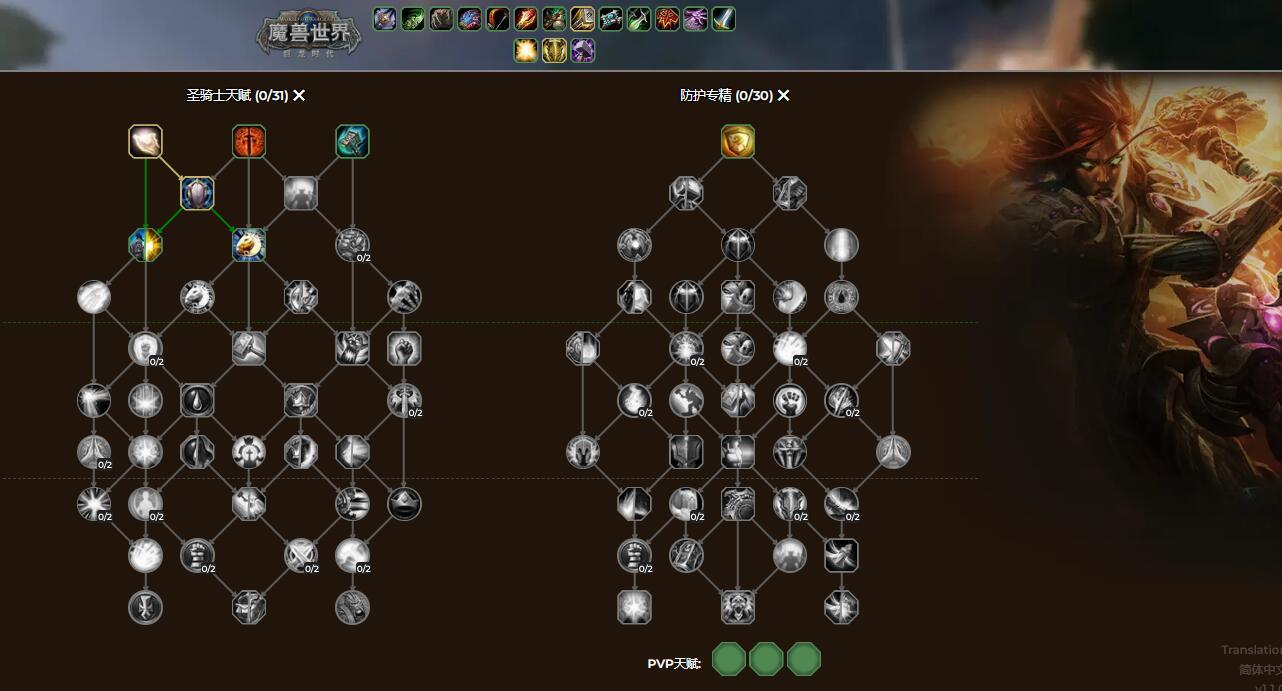
Task: Select the upright sword class icon
Action: (724, 19)
